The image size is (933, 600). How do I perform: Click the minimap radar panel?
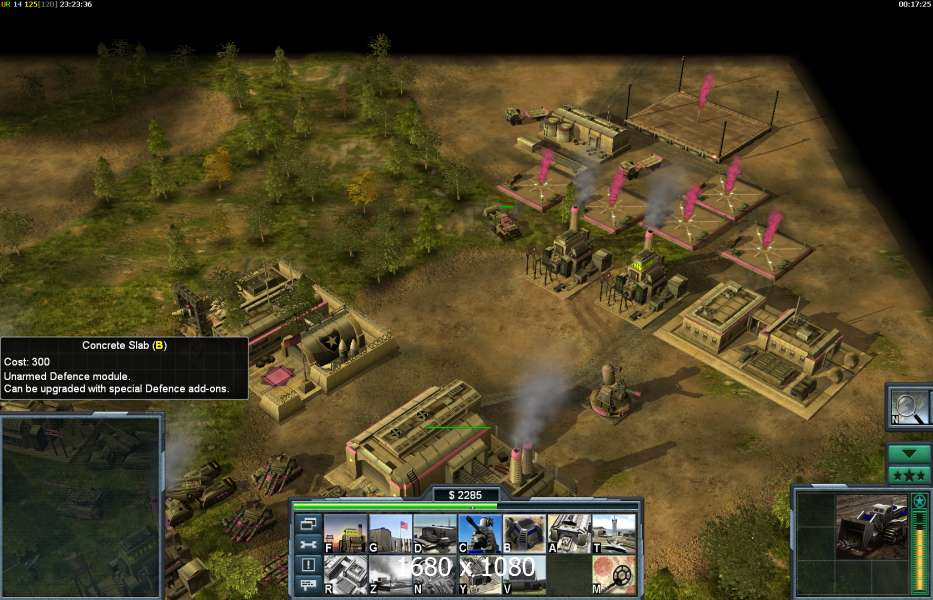point(81,505)
